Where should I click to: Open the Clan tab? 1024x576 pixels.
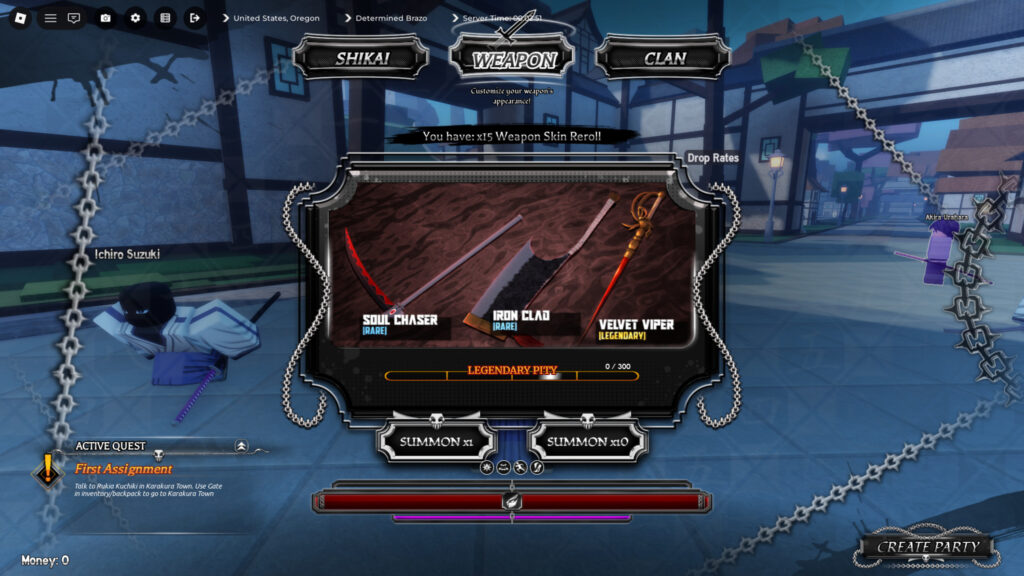[664, 58]
